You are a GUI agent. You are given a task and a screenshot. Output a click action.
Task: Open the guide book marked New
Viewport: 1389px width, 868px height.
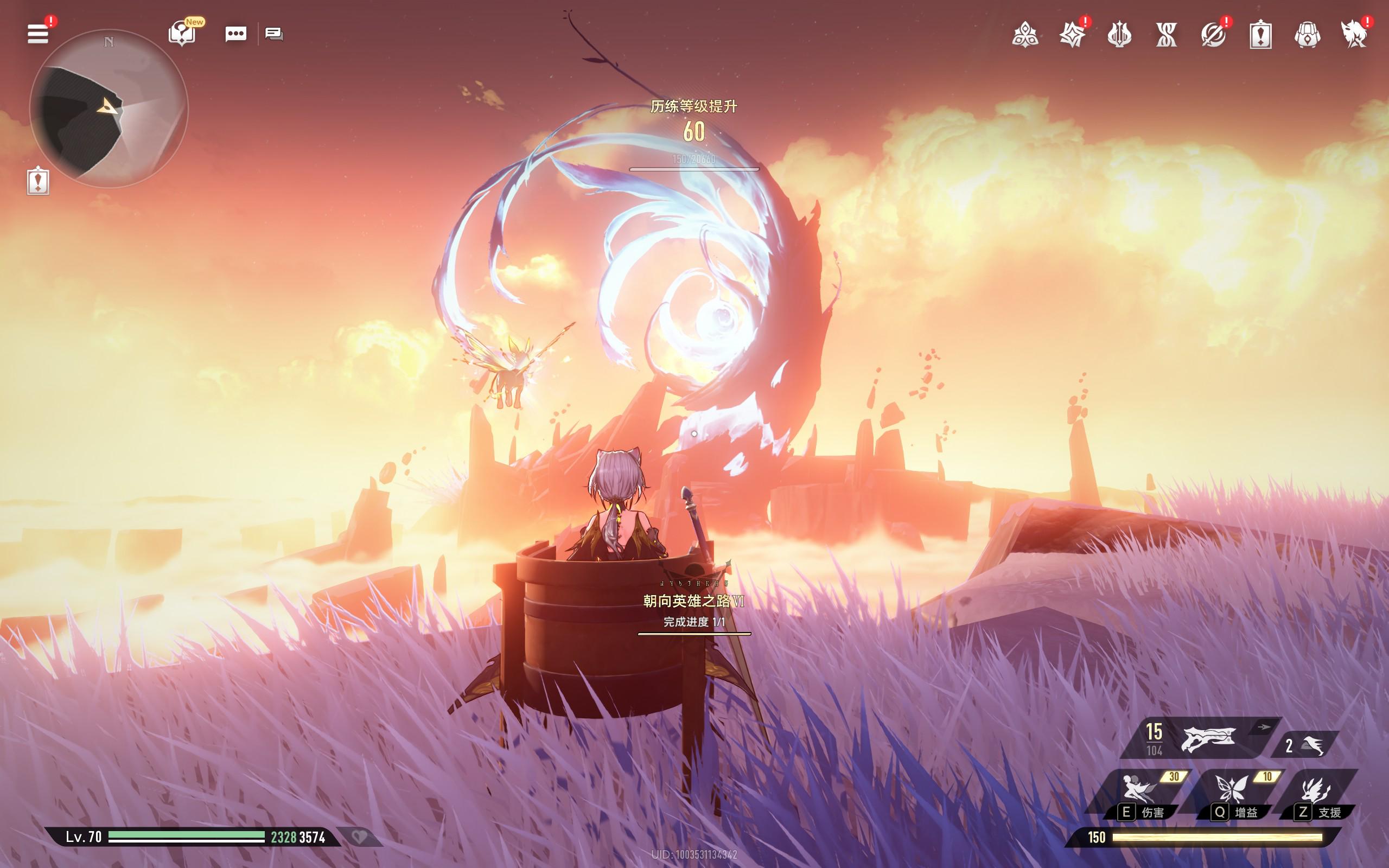click(182, 34)
